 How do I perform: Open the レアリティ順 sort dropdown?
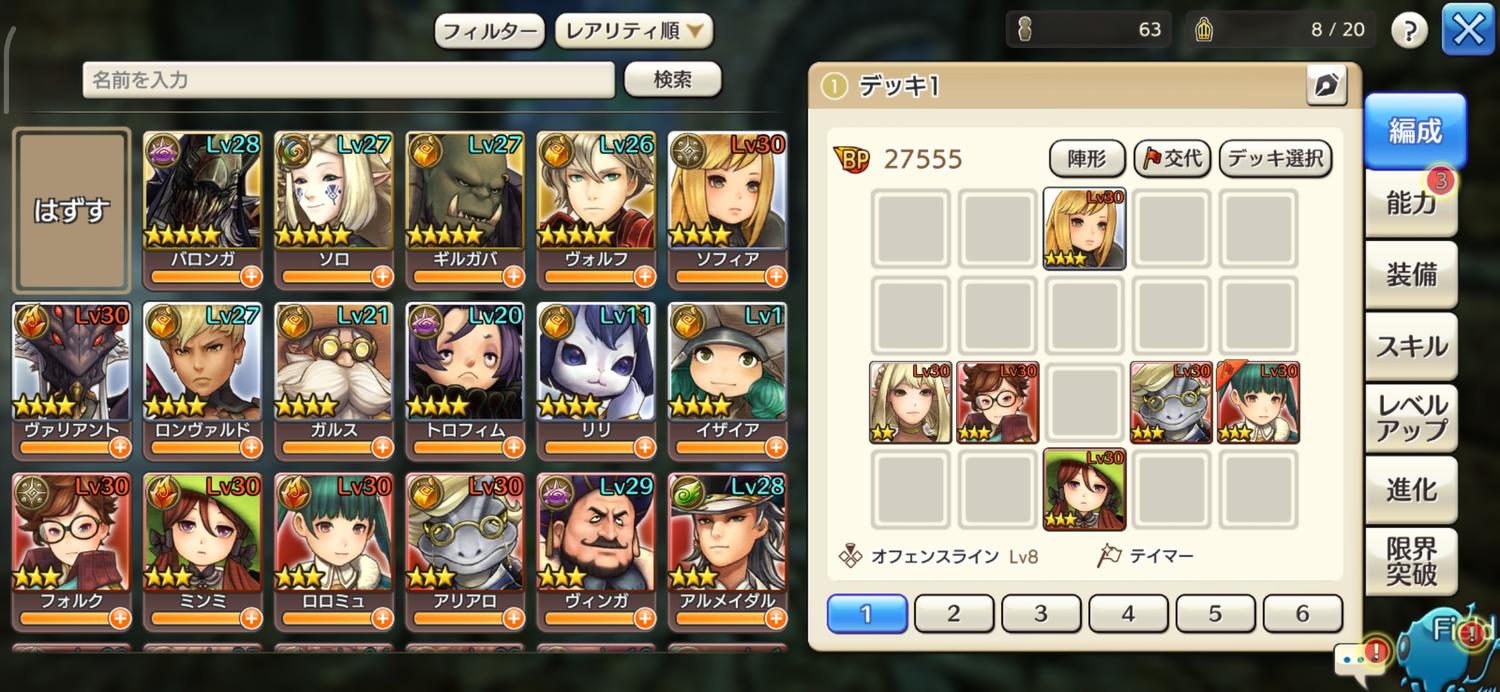[634, 31]
